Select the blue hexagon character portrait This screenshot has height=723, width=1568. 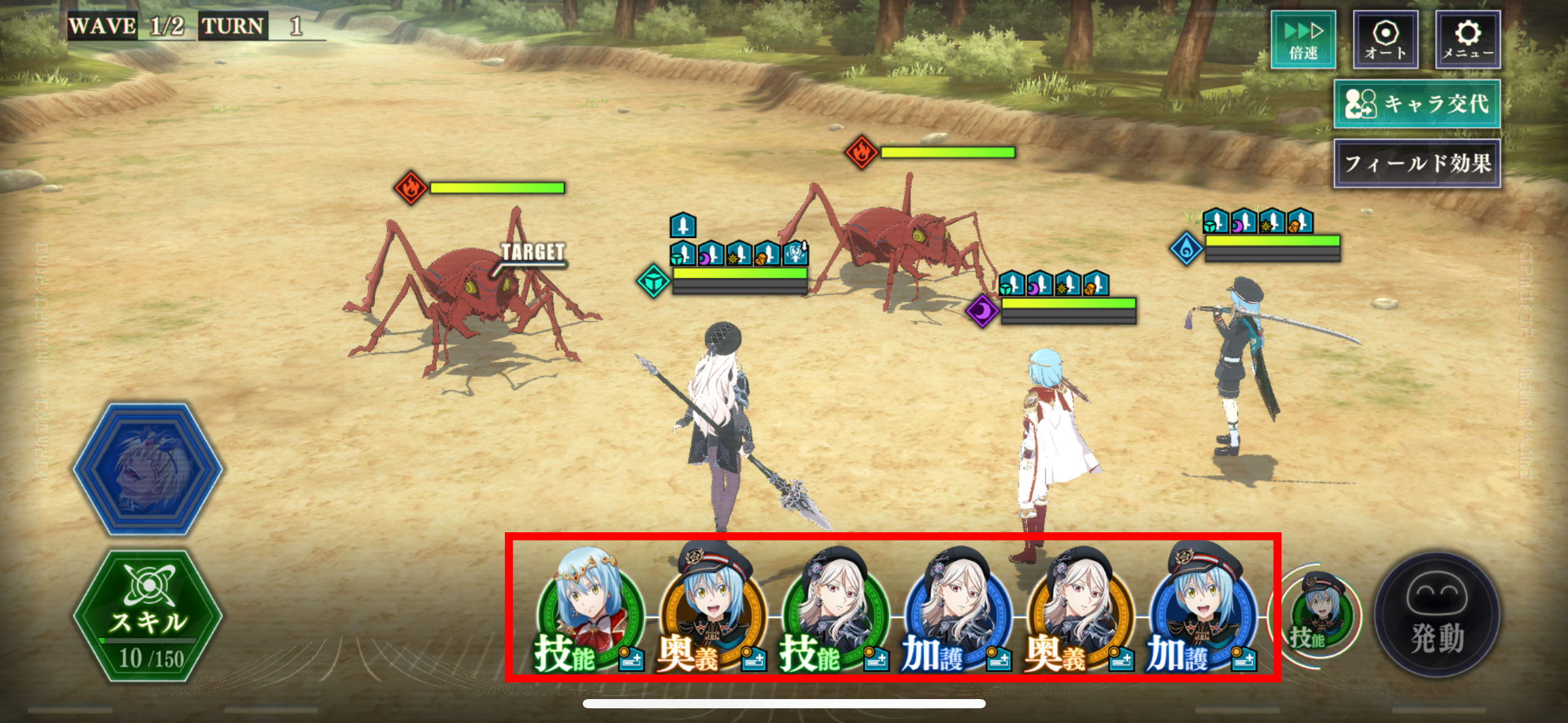(148, 469)
